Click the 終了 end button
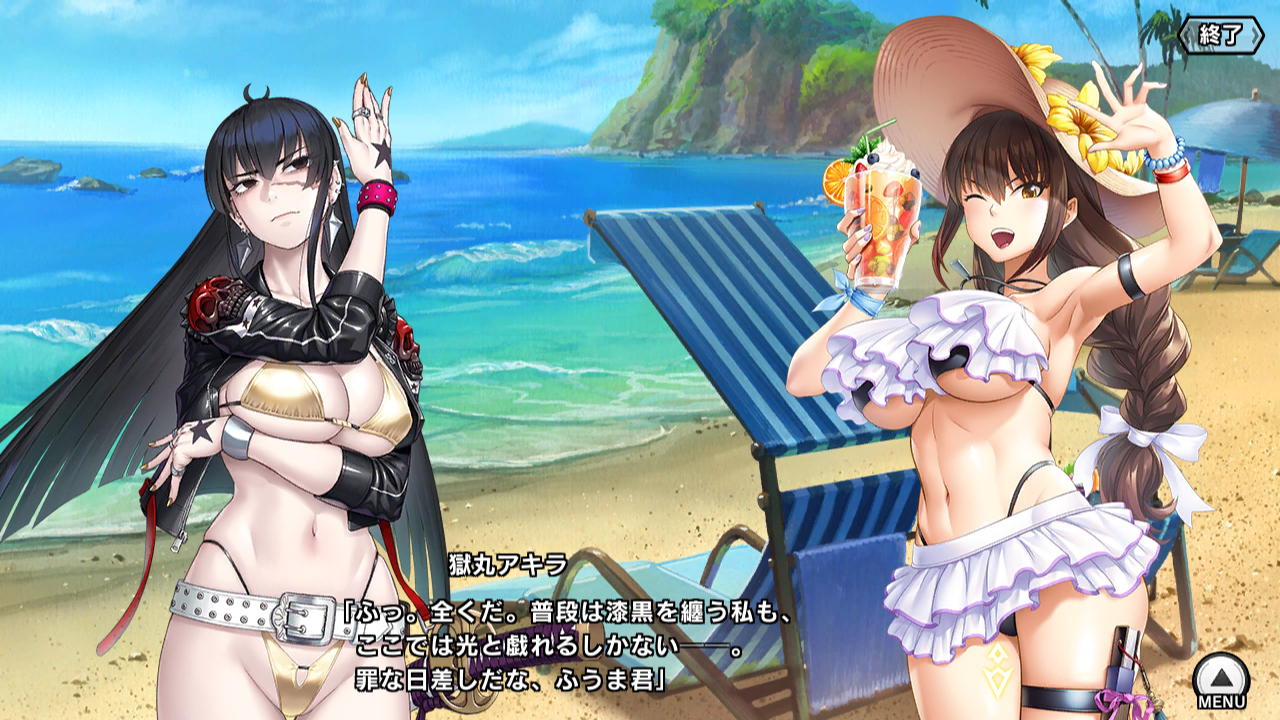This screenshot has width=1280, height=720. [x=1222, y=35]
